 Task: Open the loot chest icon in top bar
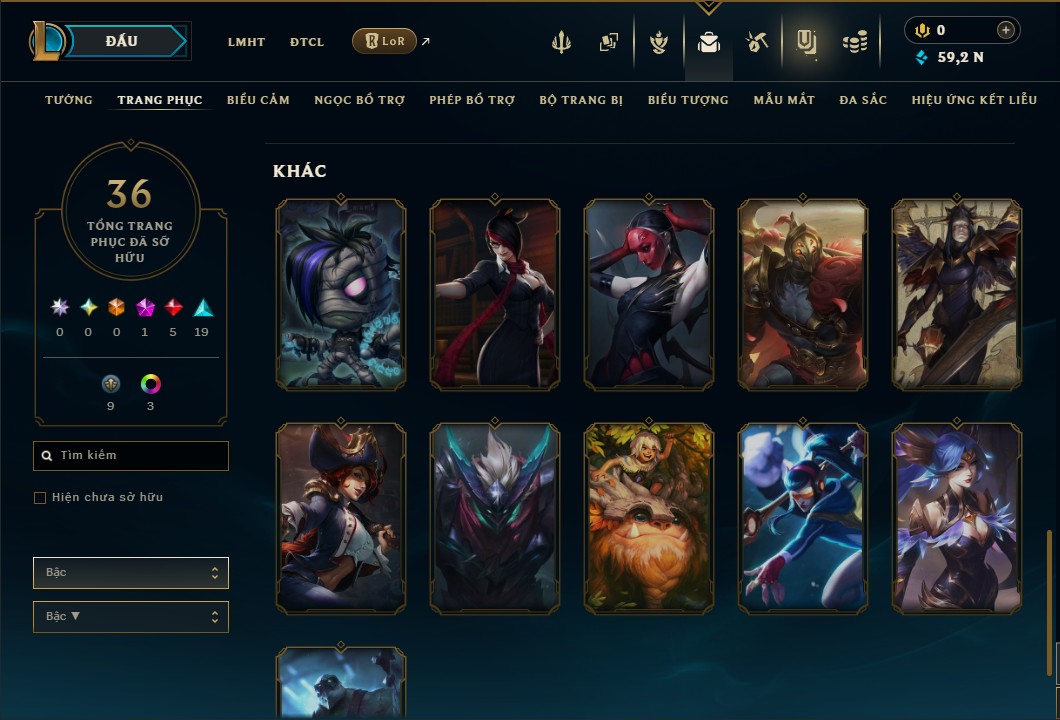pyautogui.click(x=757, y=42)
